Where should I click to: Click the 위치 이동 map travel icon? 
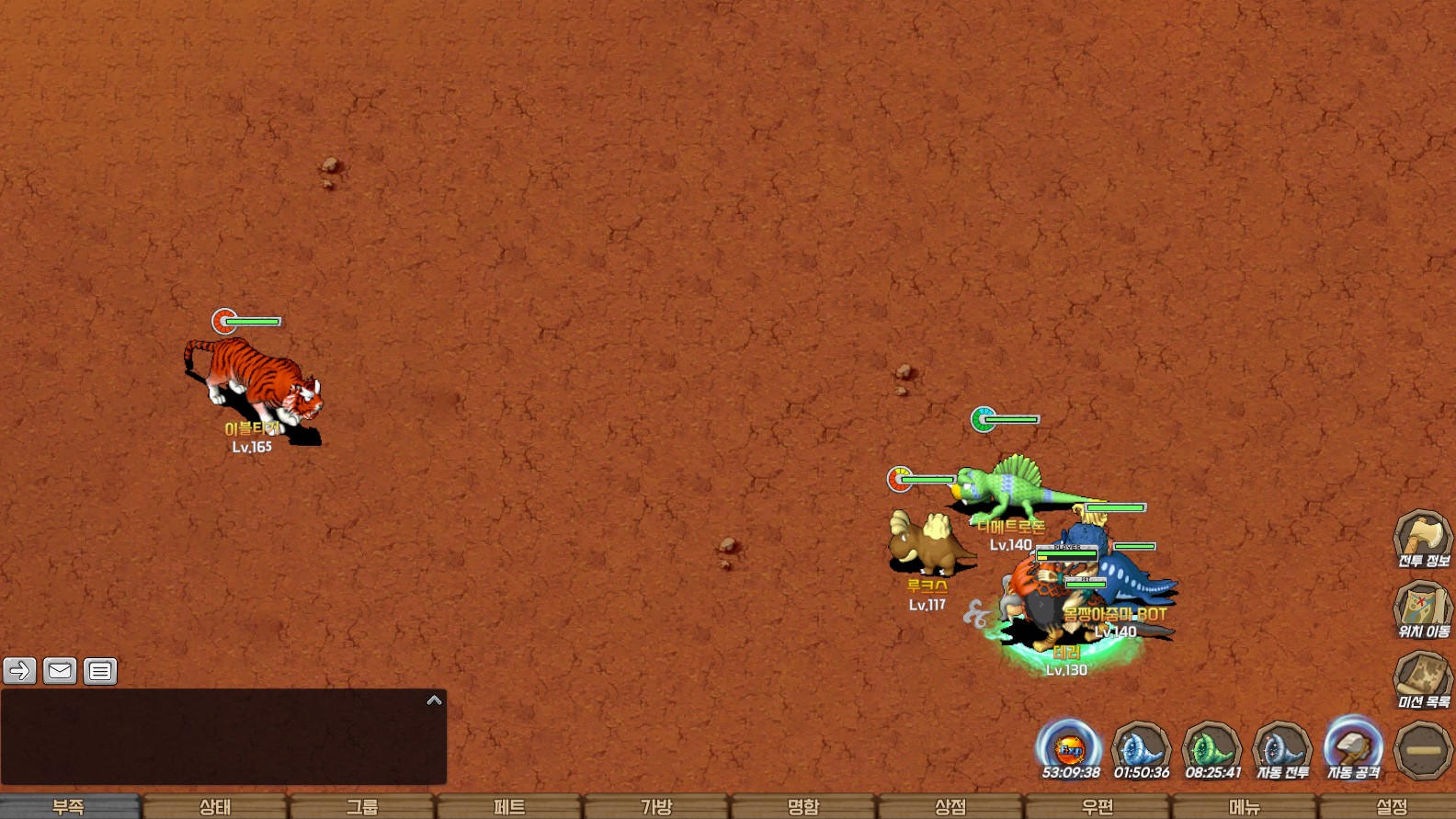(1423, 609)
